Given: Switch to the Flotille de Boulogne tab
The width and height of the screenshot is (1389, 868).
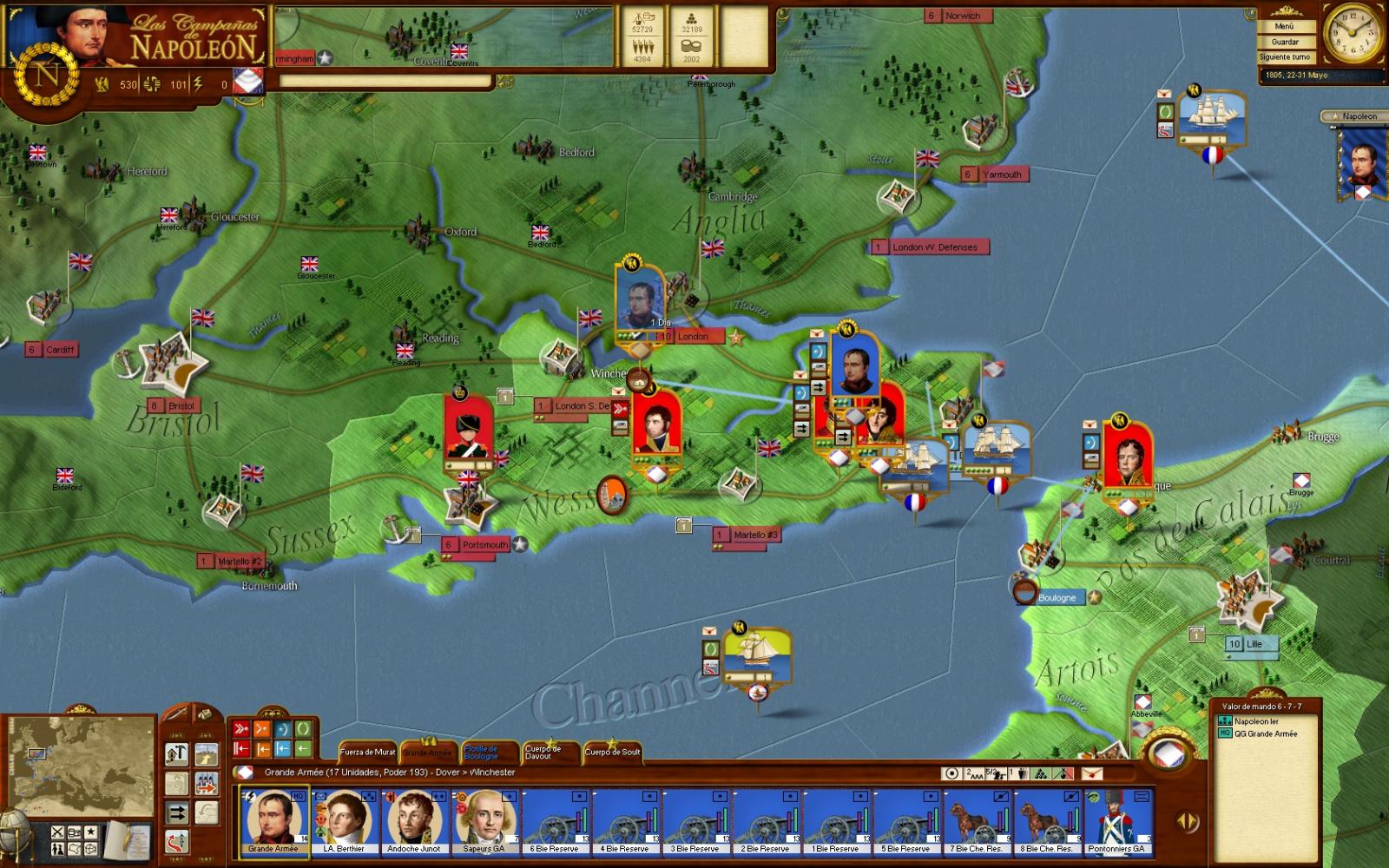Looking at the screenshot, I should [x=482, y=752].
